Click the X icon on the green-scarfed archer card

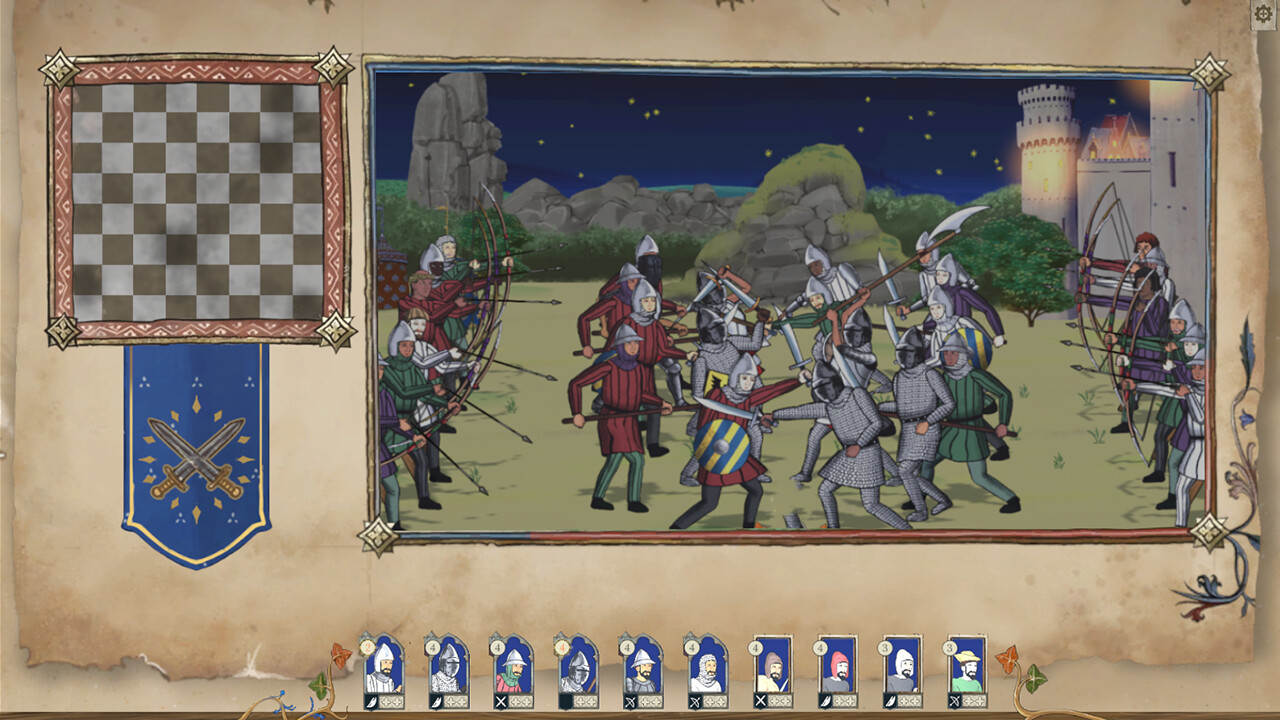coord(499,700)
